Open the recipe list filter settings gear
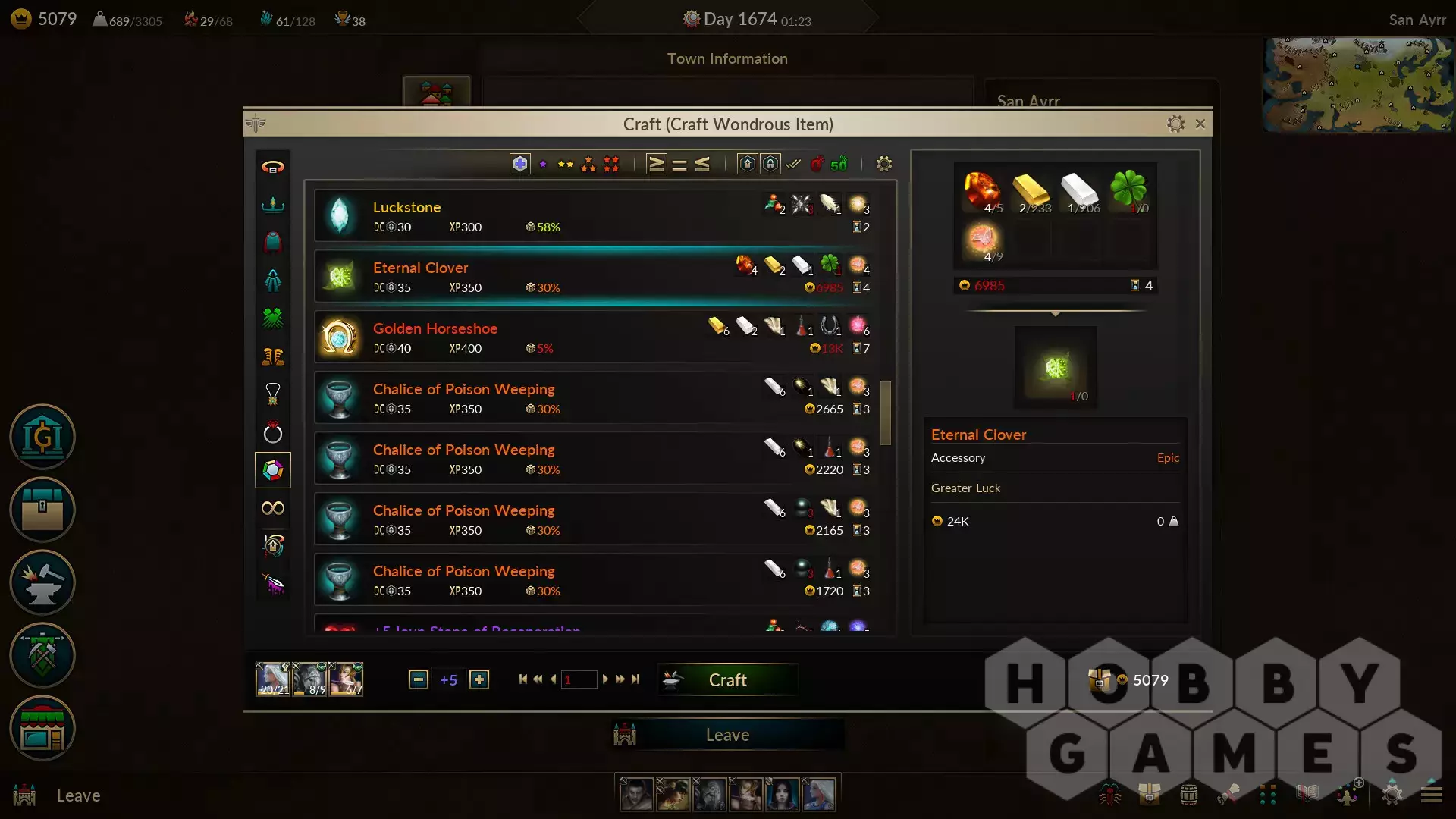 (883, 164)
